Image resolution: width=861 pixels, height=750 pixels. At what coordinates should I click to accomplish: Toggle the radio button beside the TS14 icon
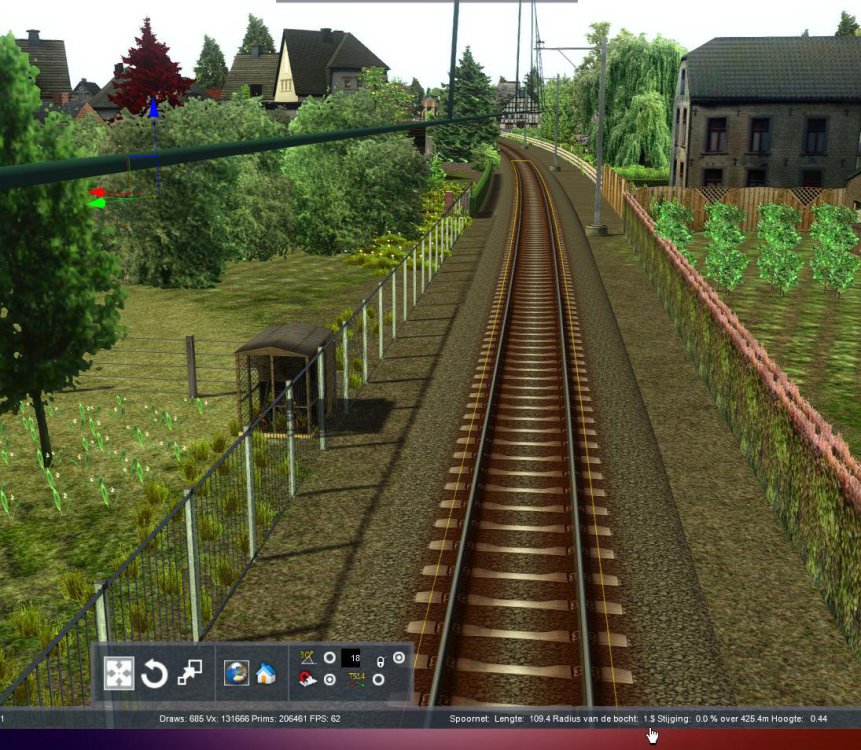[x=378, y=680]
